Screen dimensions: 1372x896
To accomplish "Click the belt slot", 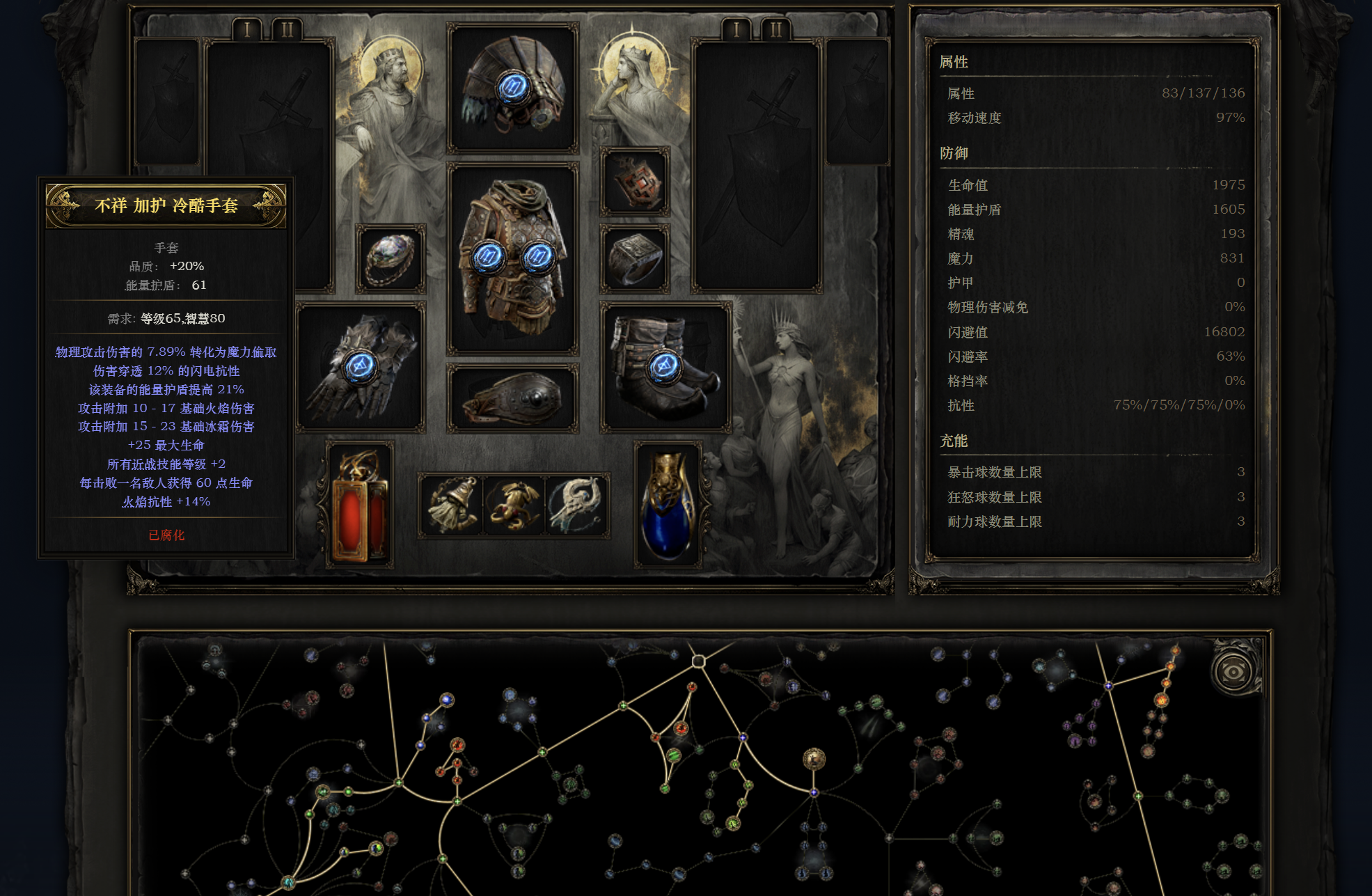I will tap(512, 398).
